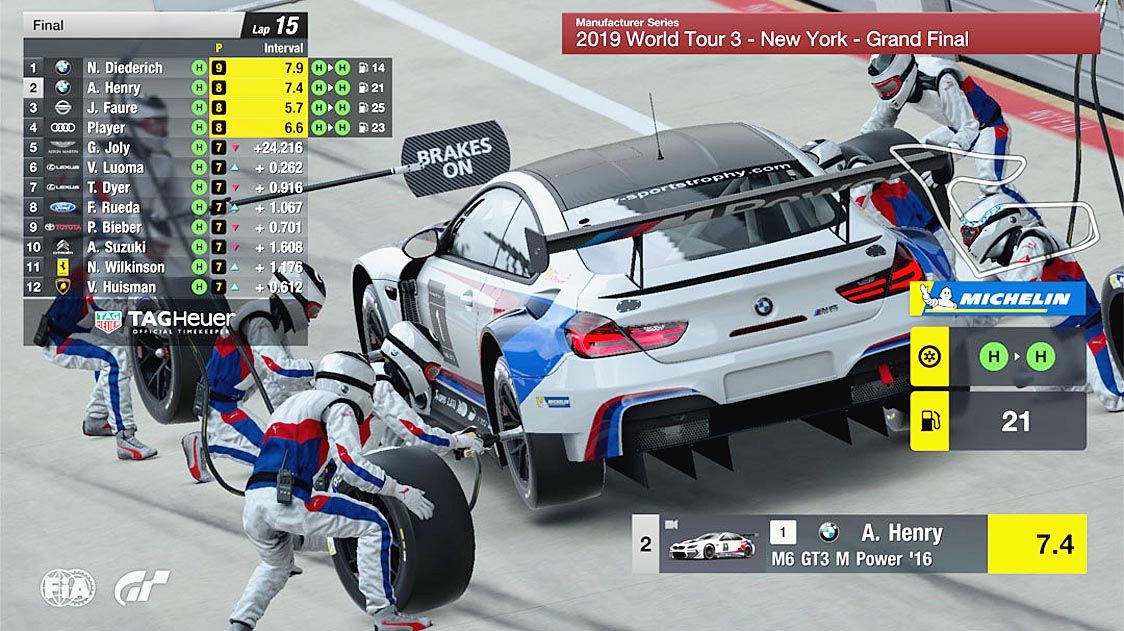The image size is (1124, 631).
Task: Pick F. Rueda from the leaderboard
Action: 113,208
